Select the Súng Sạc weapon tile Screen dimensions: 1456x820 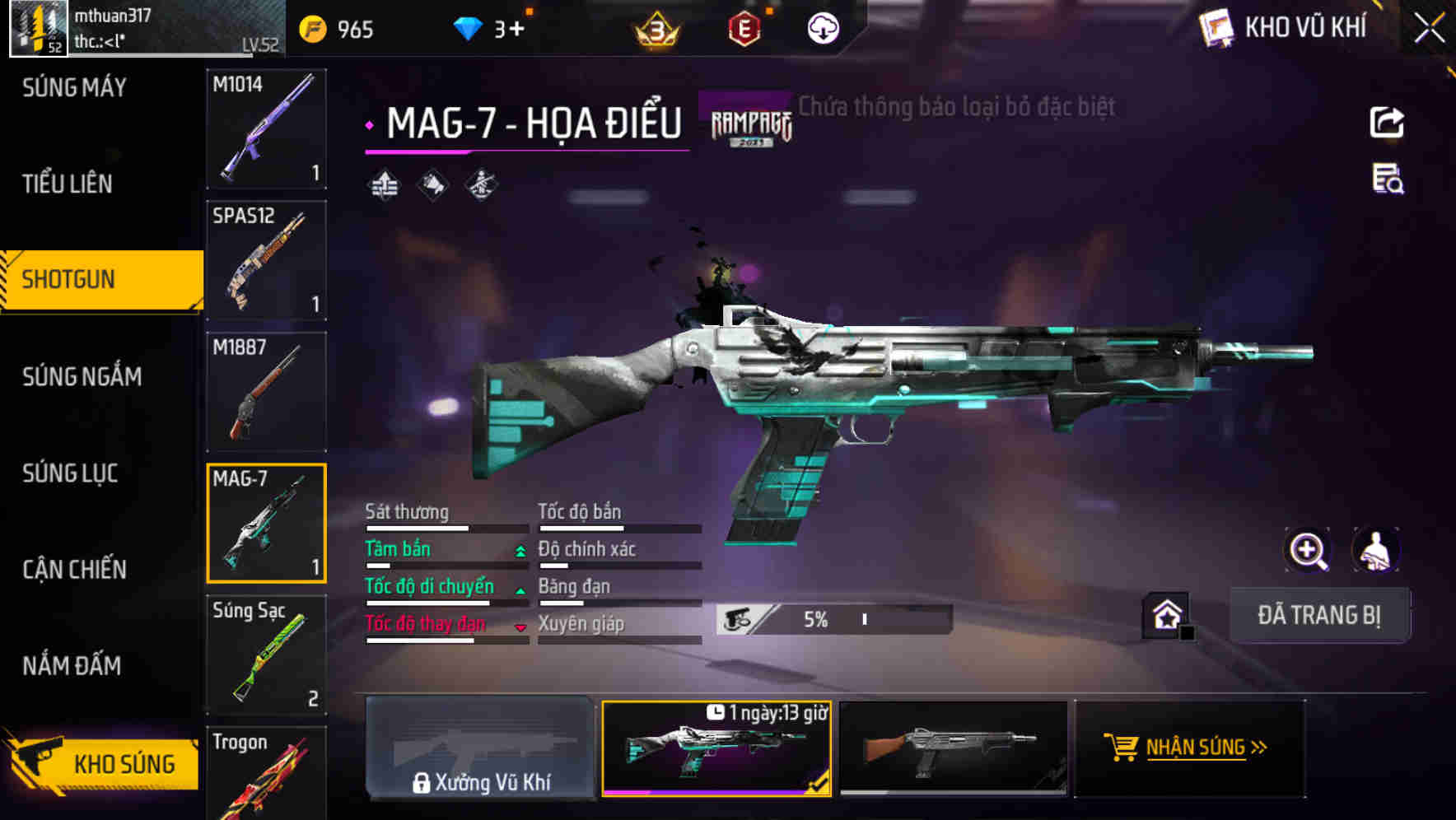(x=266, y=655)
